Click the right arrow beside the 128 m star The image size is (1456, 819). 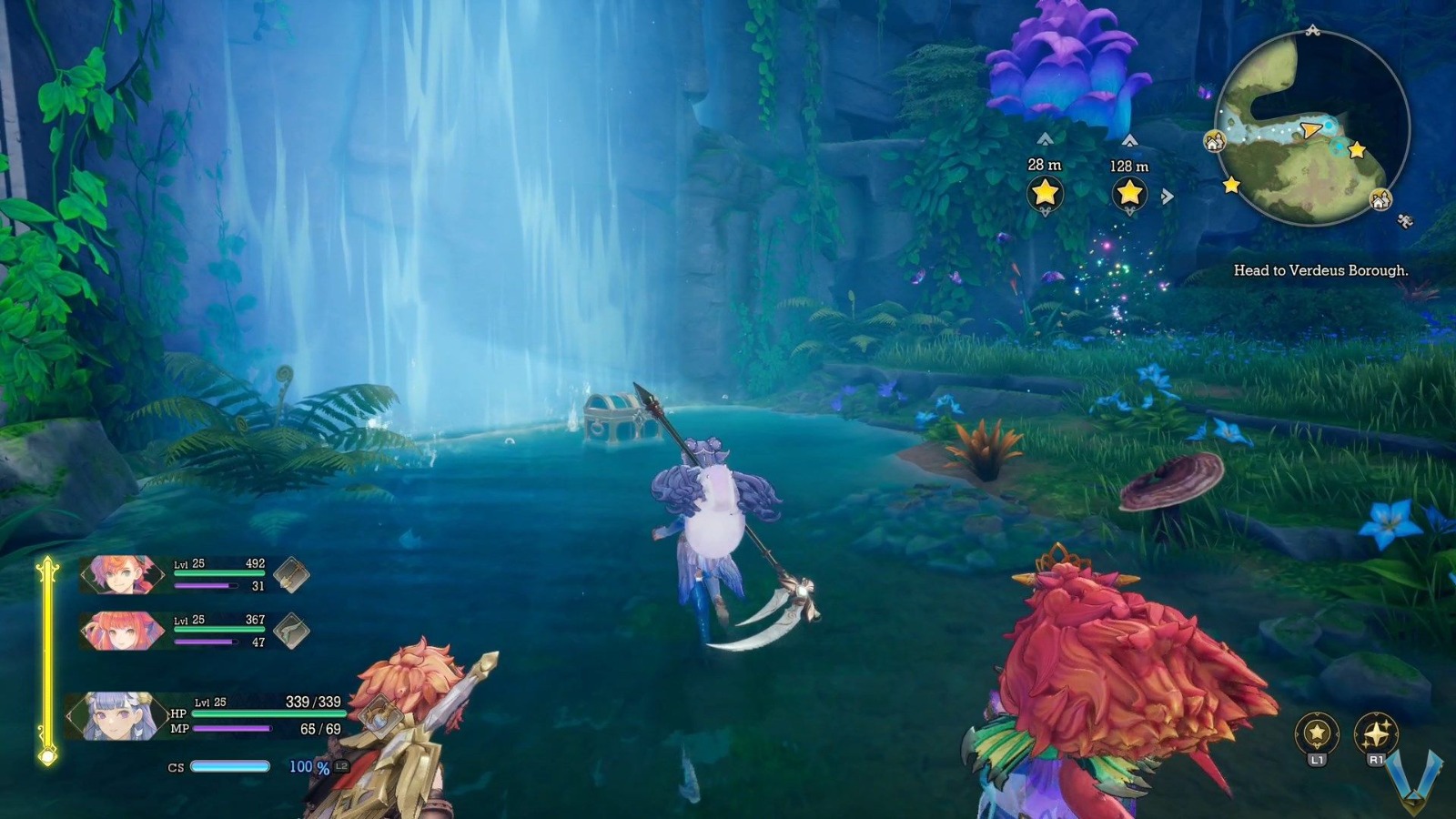pos(1168,193)
